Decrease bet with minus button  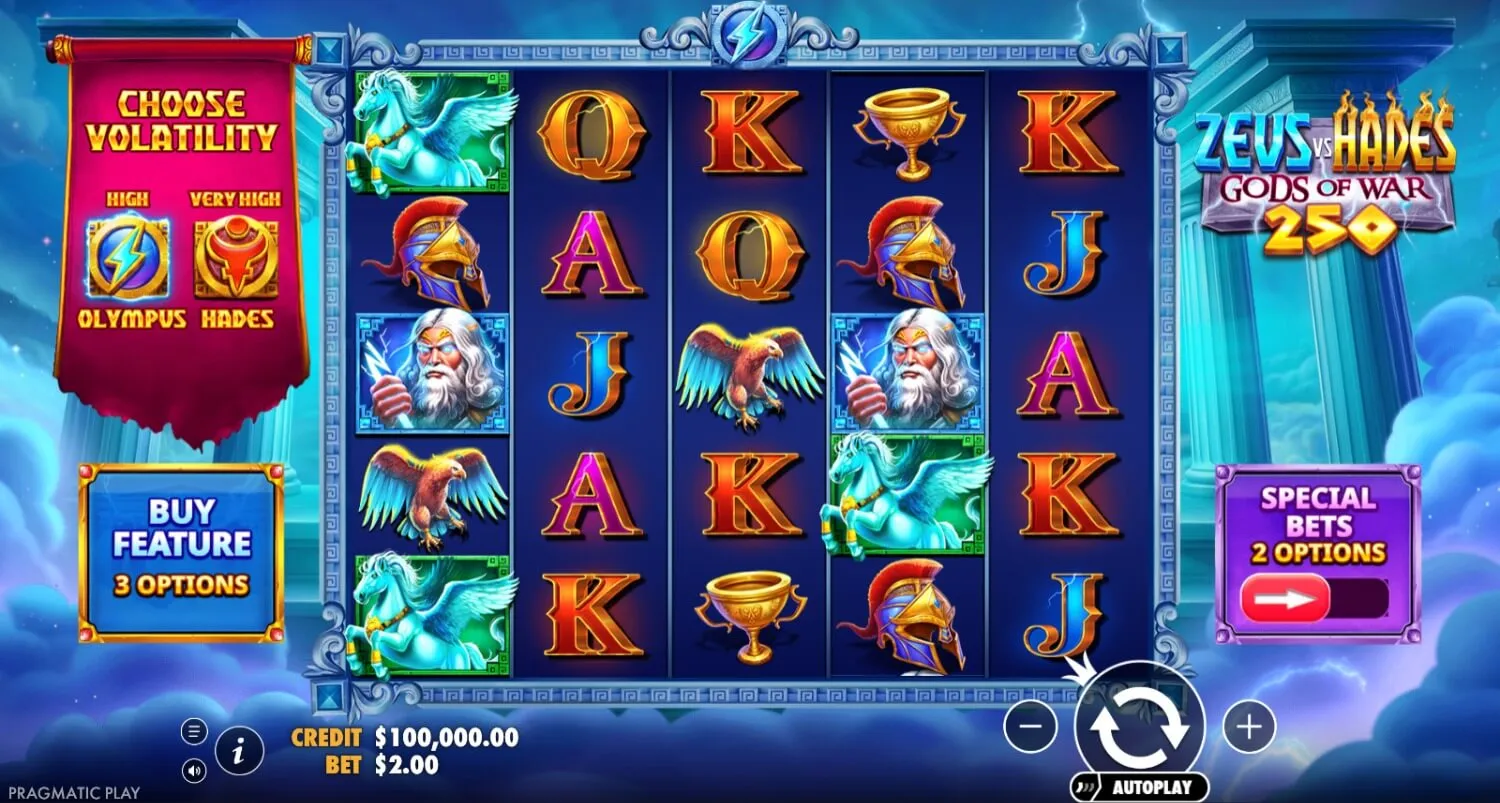(x=1030, y=726)
